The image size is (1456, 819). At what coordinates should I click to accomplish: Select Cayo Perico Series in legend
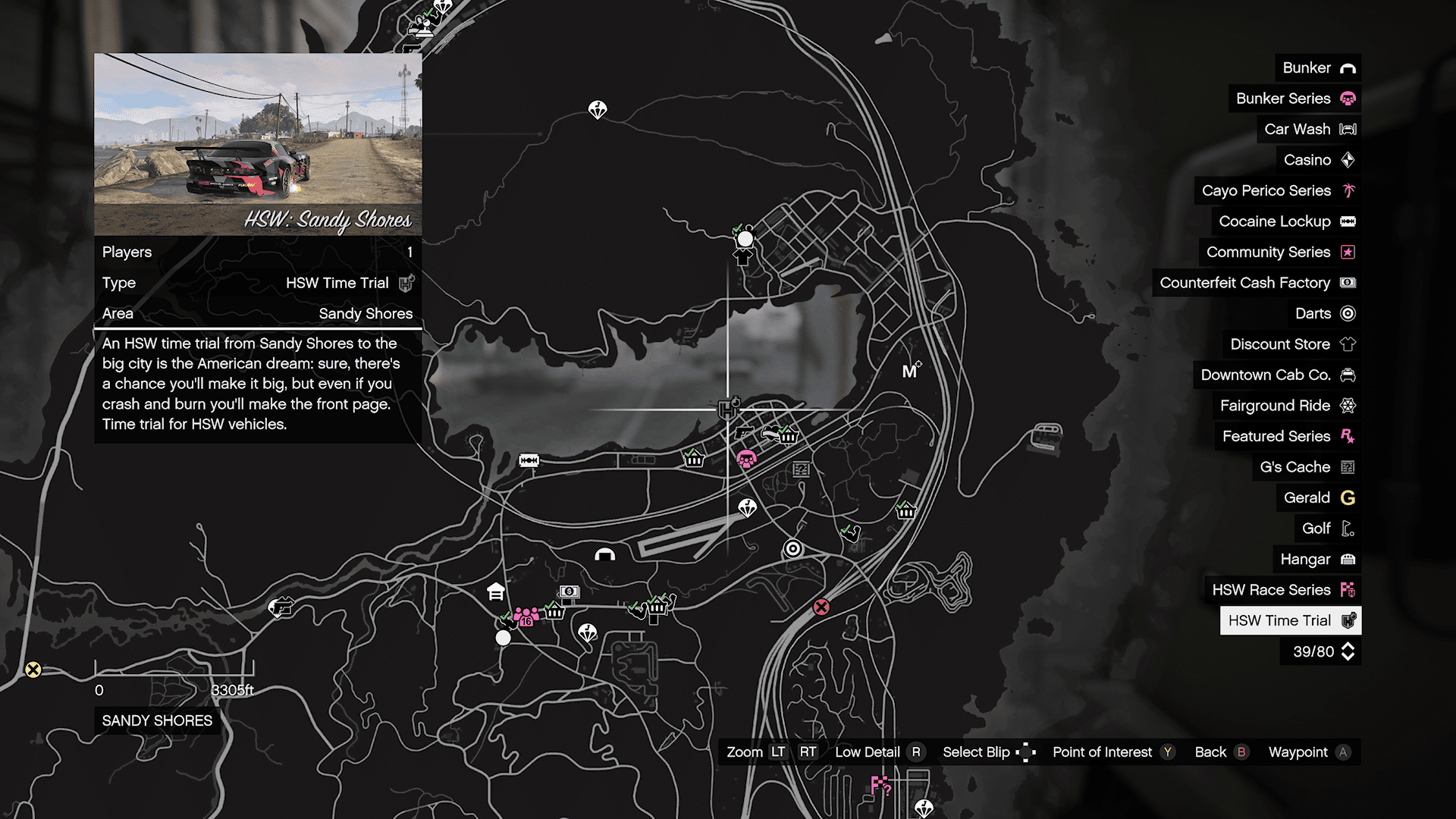click(1278, 190)
